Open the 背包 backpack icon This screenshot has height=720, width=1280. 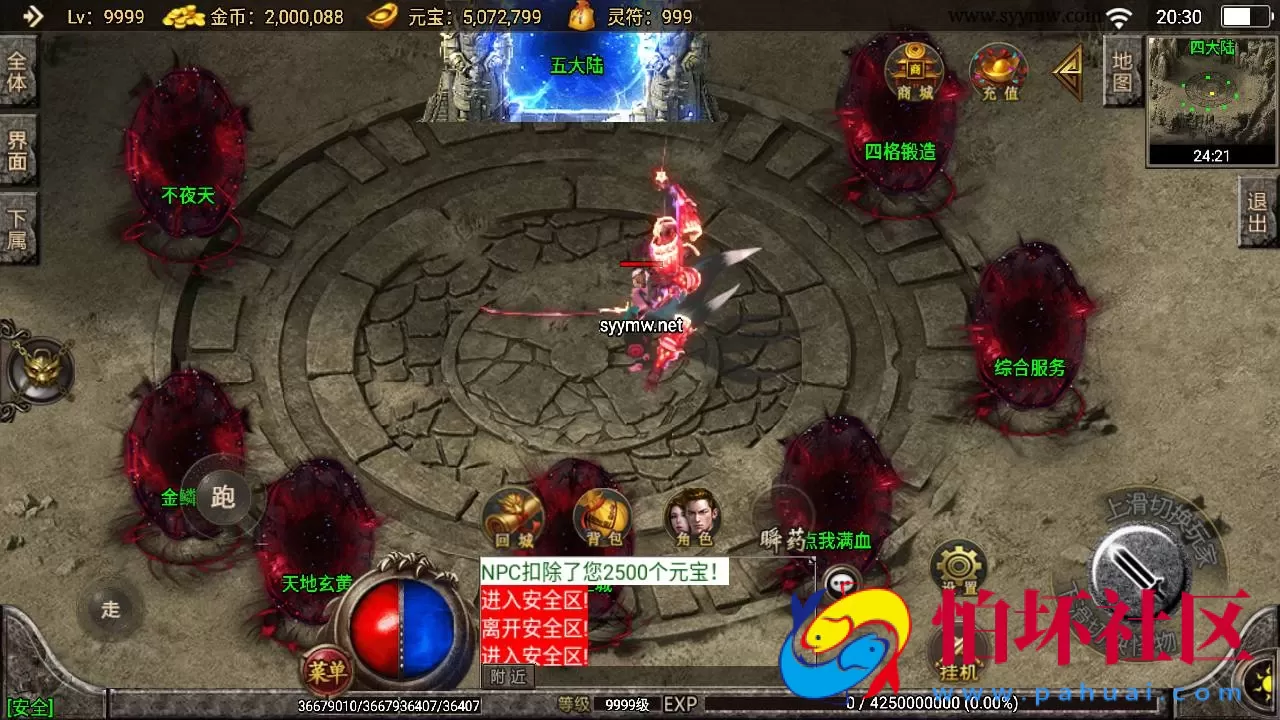click(x=601, y=517)
